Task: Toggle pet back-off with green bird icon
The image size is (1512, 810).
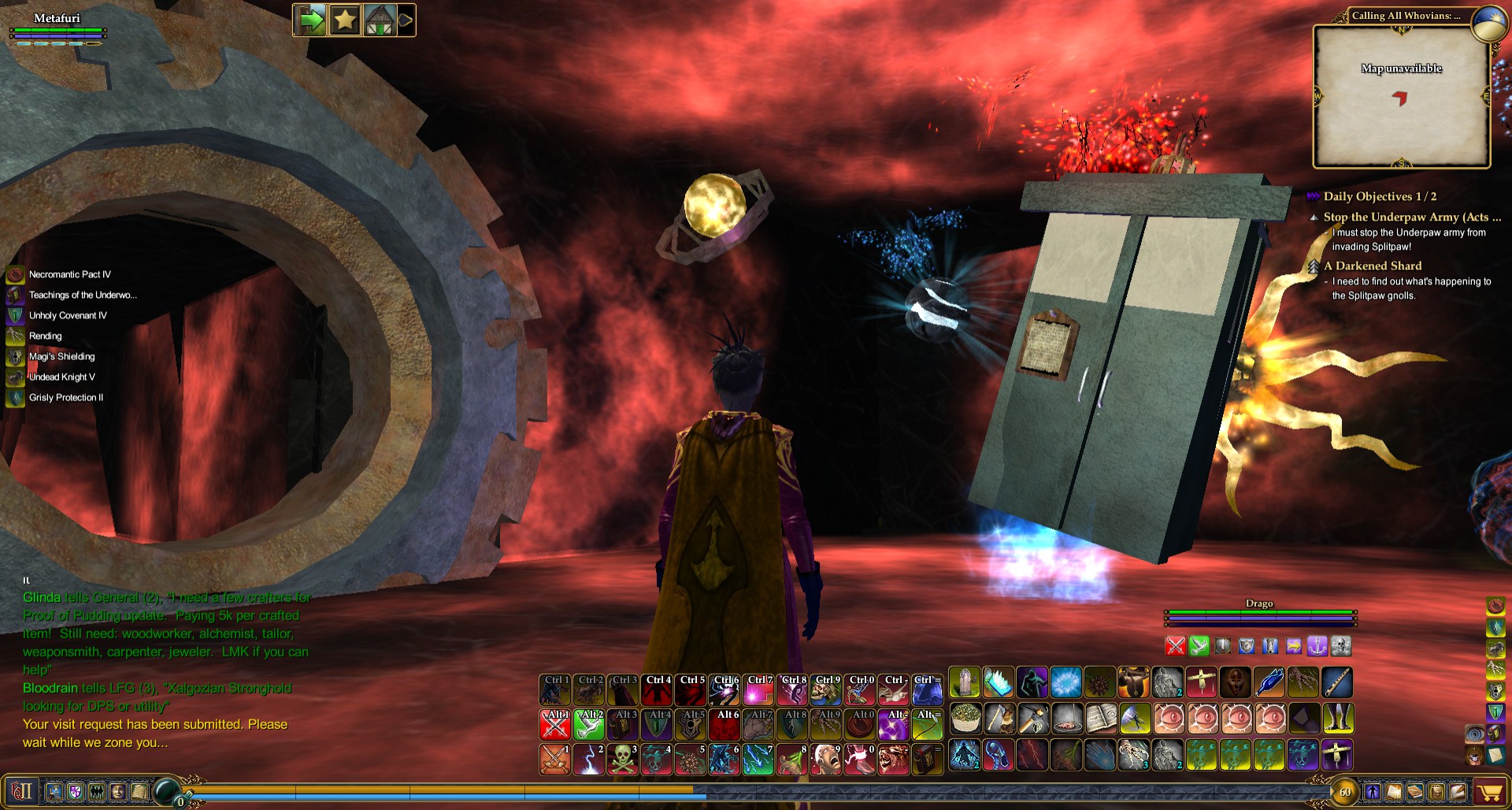Action: [1199, 646]
